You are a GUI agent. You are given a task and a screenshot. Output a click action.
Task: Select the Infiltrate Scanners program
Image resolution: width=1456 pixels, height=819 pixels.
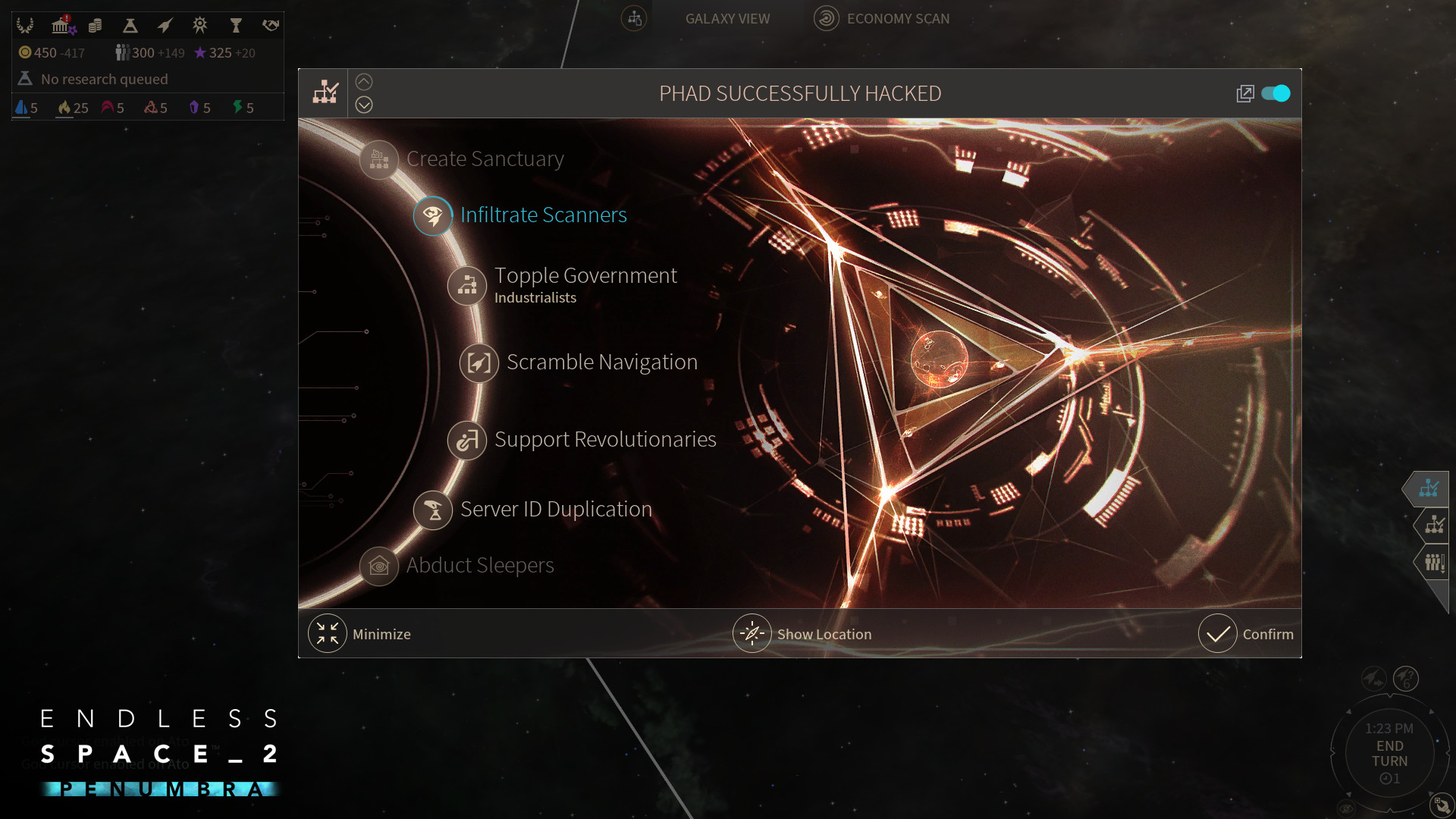(542, 215)
